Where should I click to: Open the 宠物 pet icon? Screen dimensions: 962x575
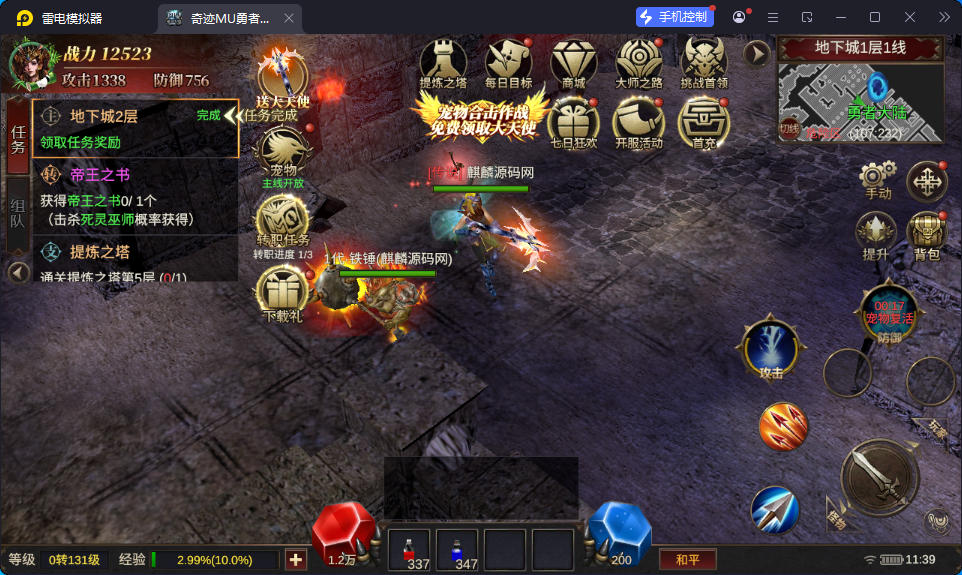coord(283,153)
